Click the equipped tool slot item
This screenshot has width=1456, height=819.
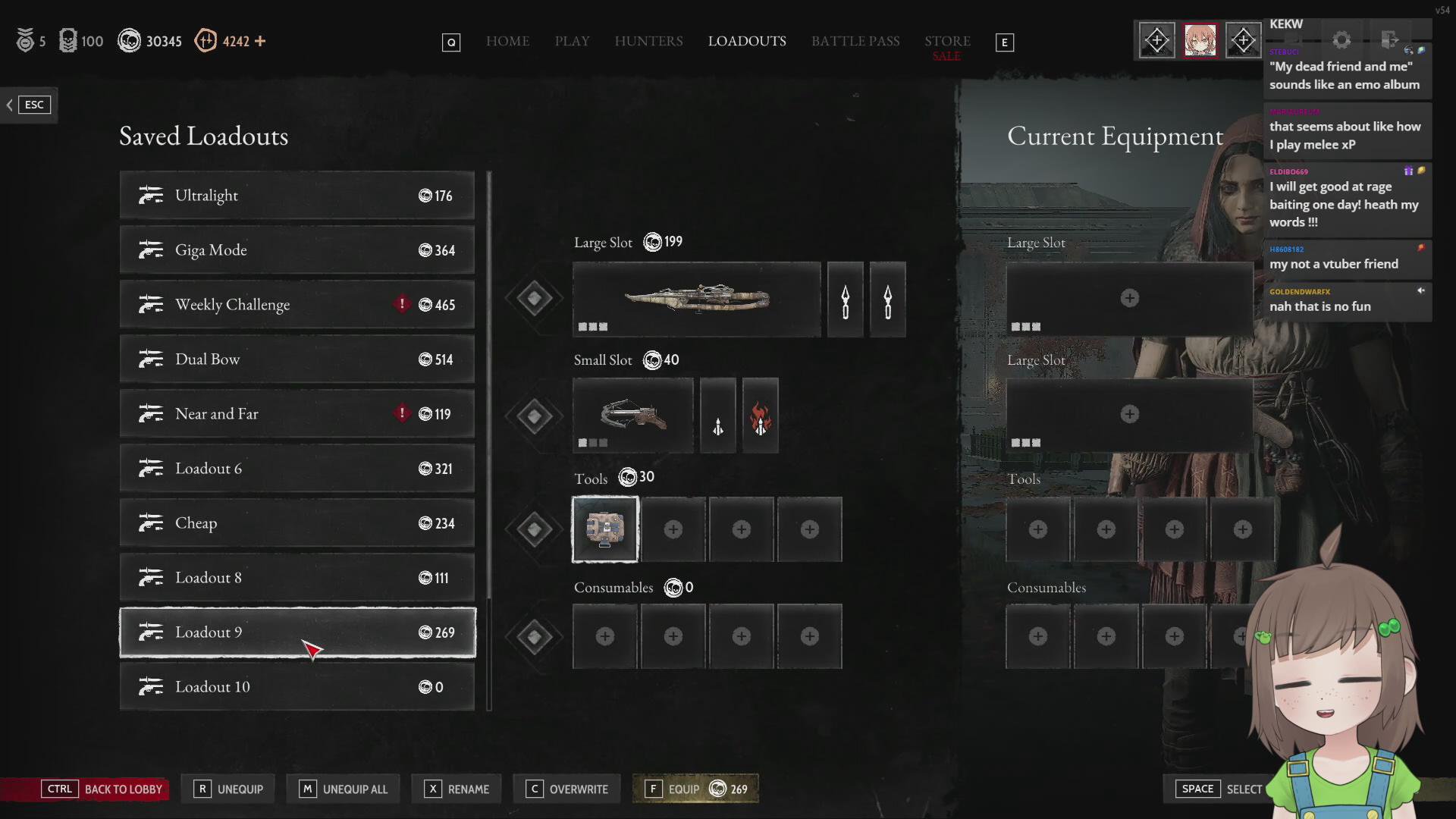[605, 529]
